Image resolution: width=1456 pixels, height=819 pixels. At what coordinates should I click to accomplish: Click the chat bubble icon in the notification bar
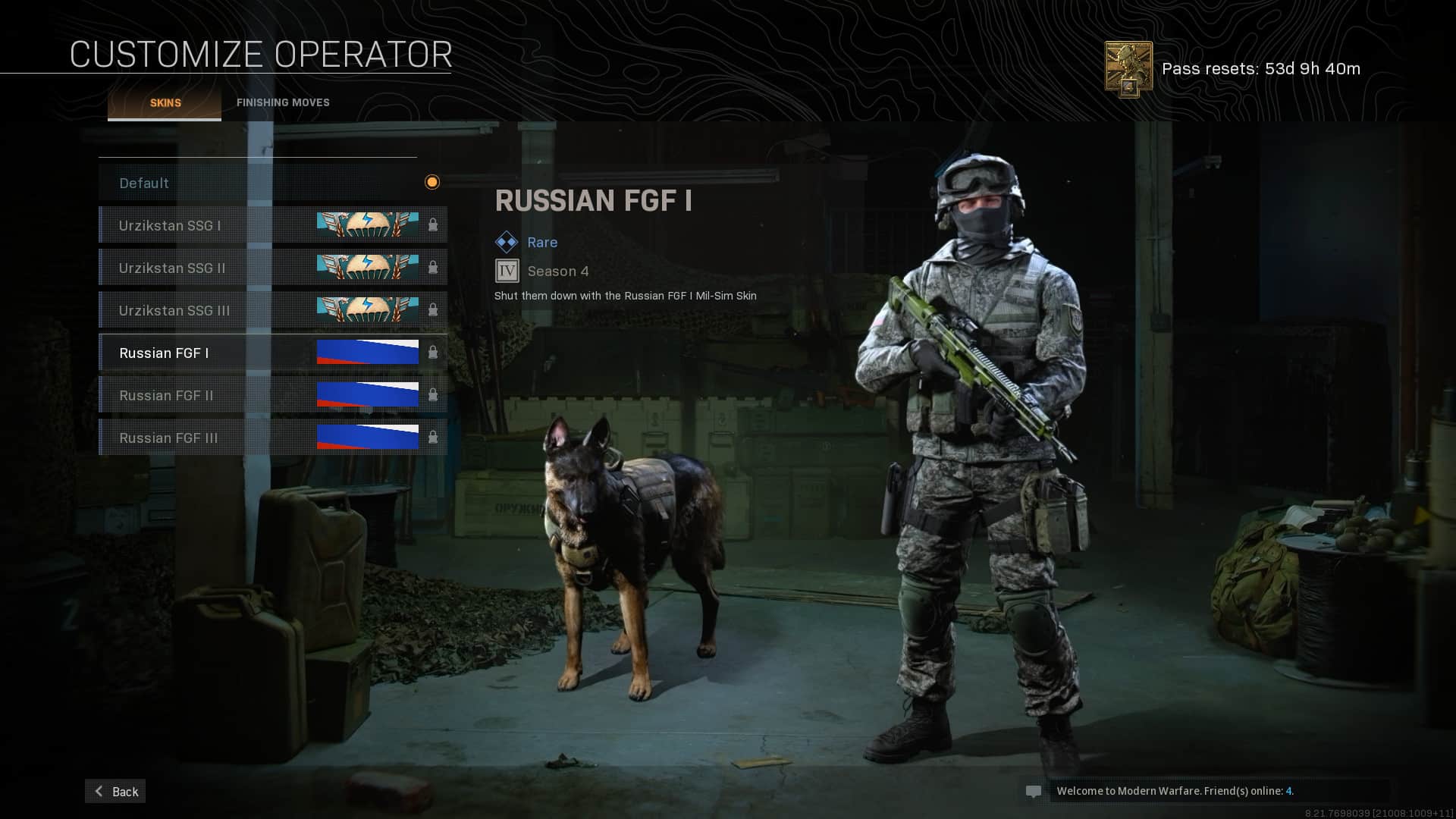tap(1034, 791)
